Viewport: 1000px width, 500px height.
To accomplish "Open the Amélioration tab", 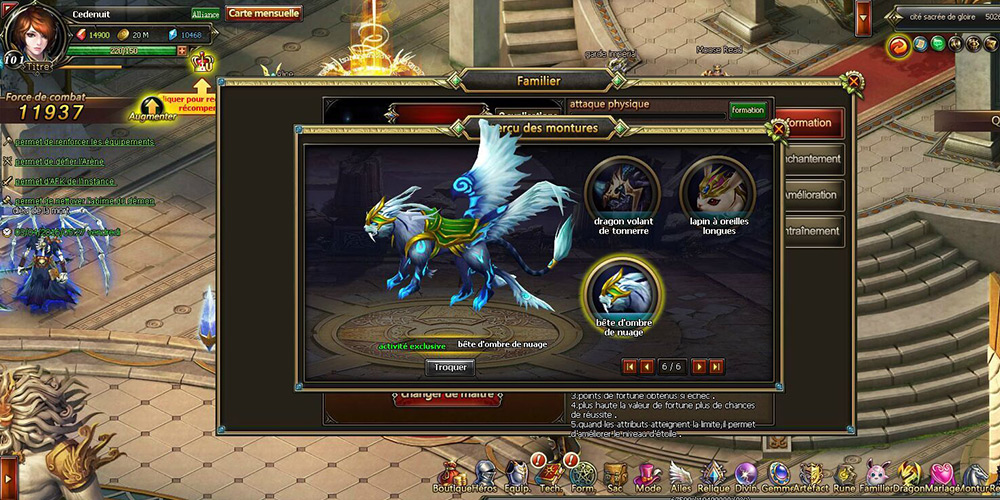I will [x=810, y=195].
